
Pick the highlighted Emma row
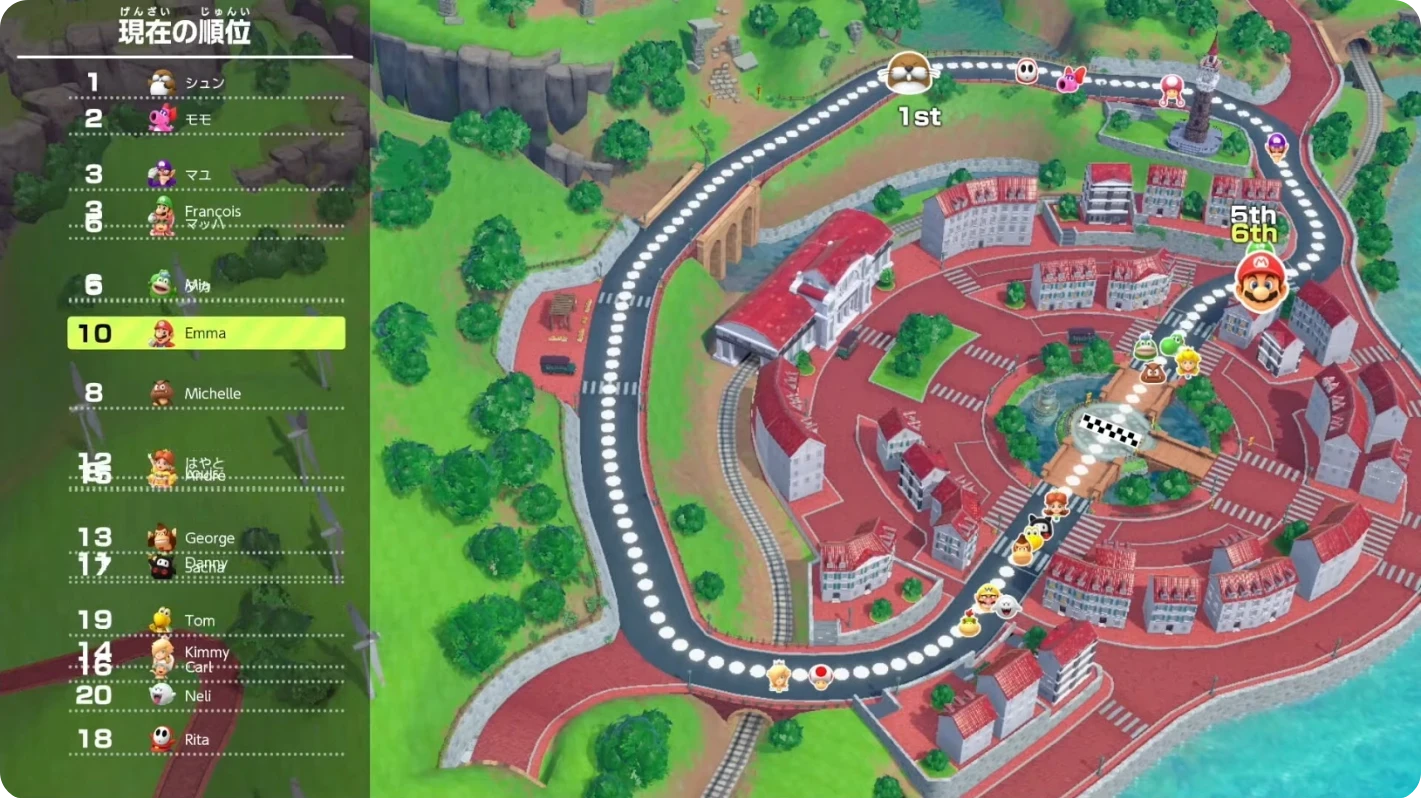[206, 333]
